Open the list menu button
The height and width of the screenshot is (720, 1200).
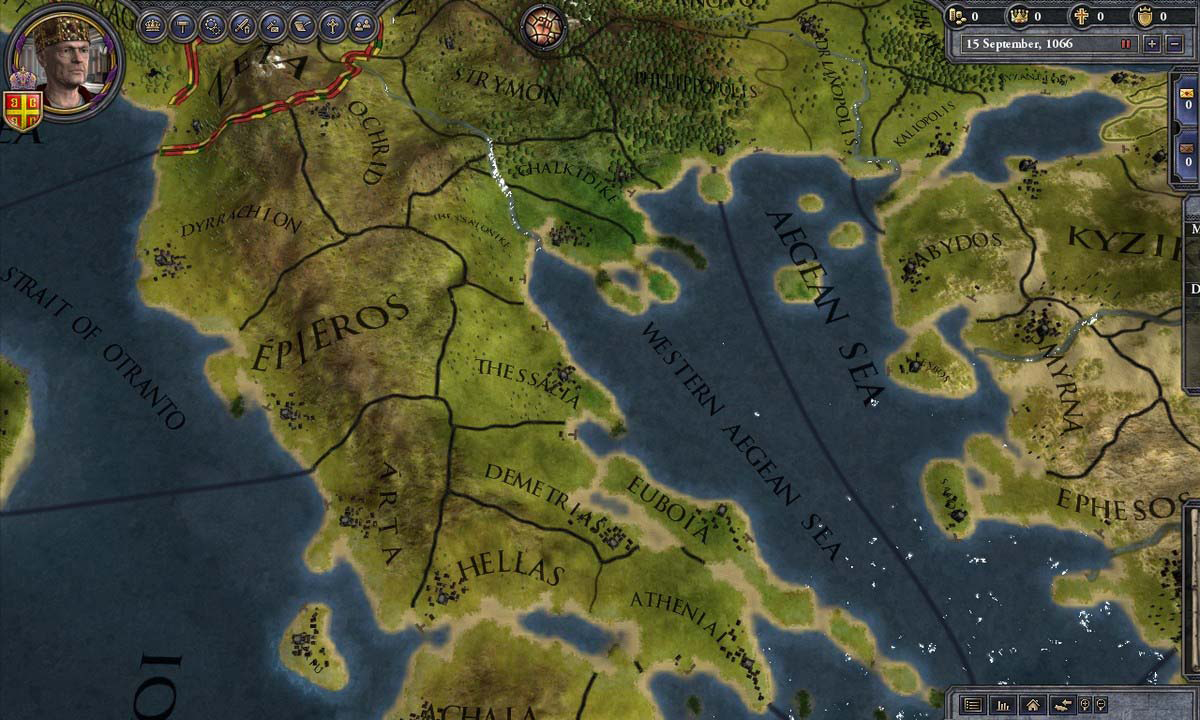tap(972, 705)
